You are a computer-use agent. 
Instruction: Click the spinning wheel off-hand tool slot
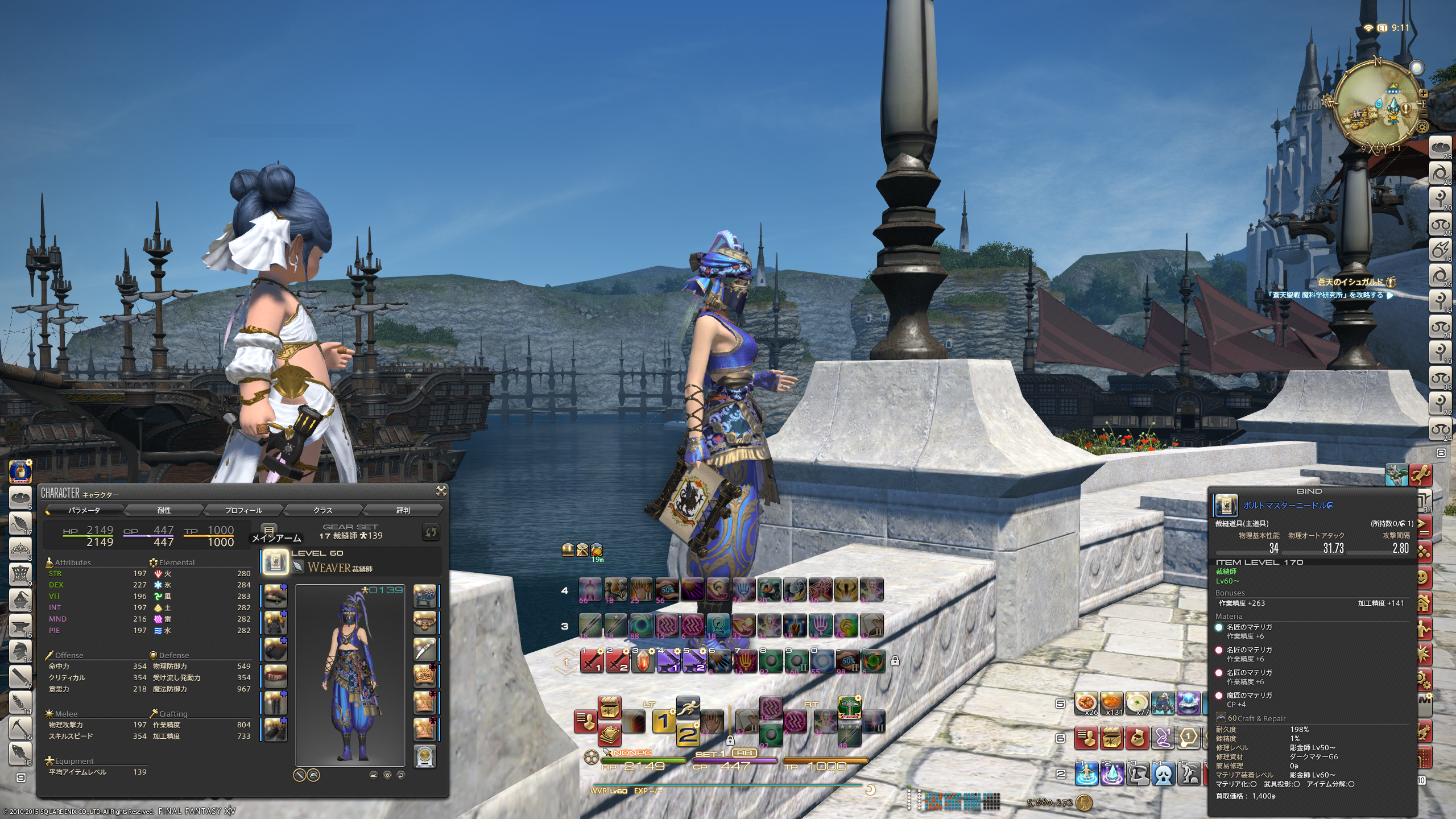coord(424,596)
